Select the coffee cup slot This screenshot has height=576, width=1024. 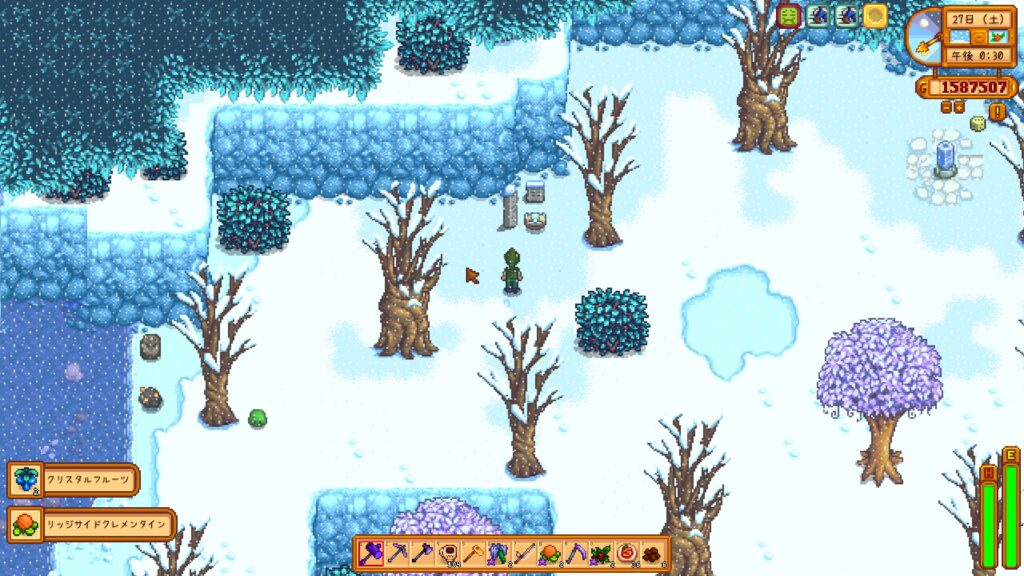tap(448, 552)
